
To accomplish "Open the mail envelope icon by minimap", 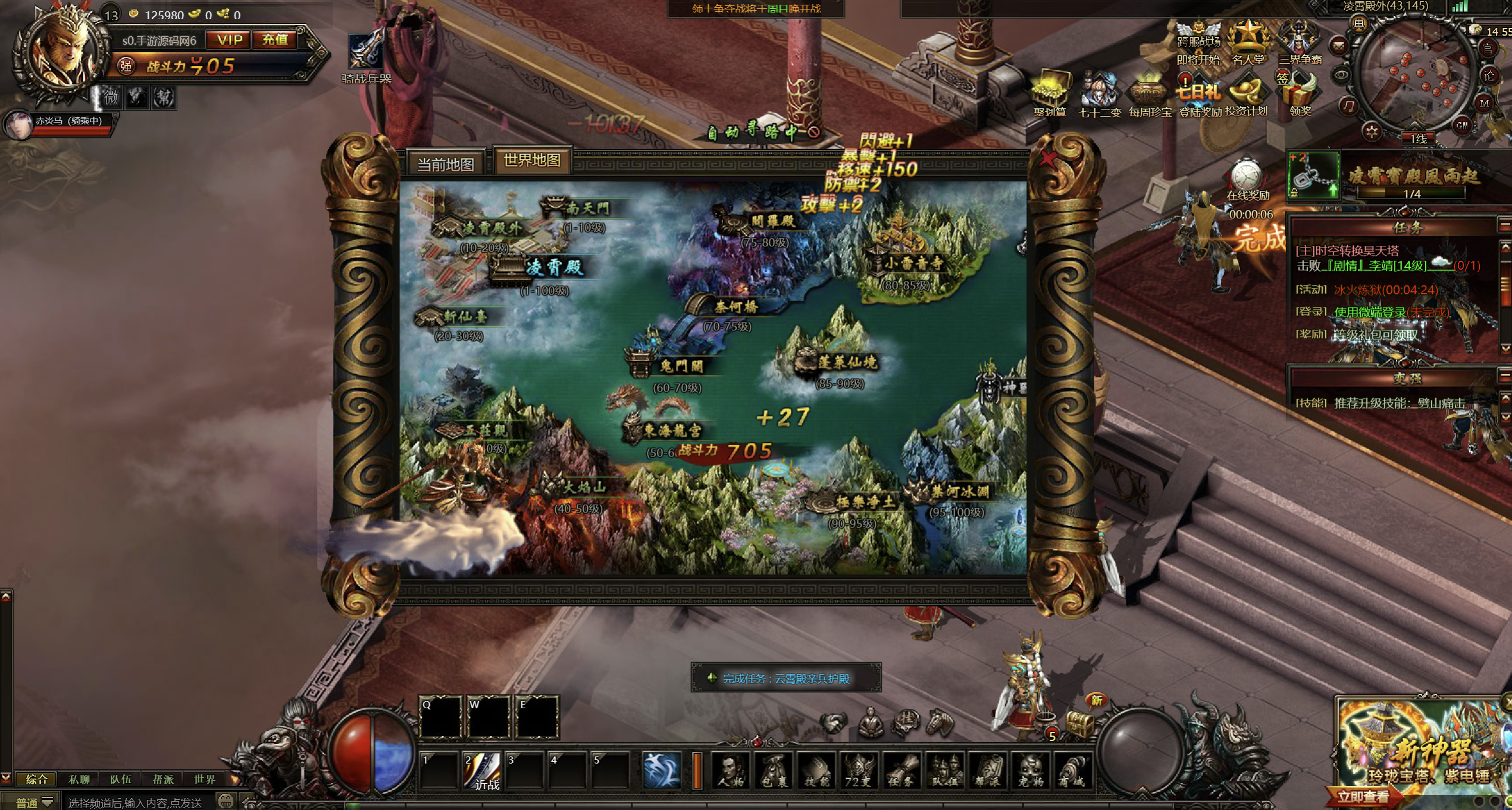I will tap(1339, 45).
